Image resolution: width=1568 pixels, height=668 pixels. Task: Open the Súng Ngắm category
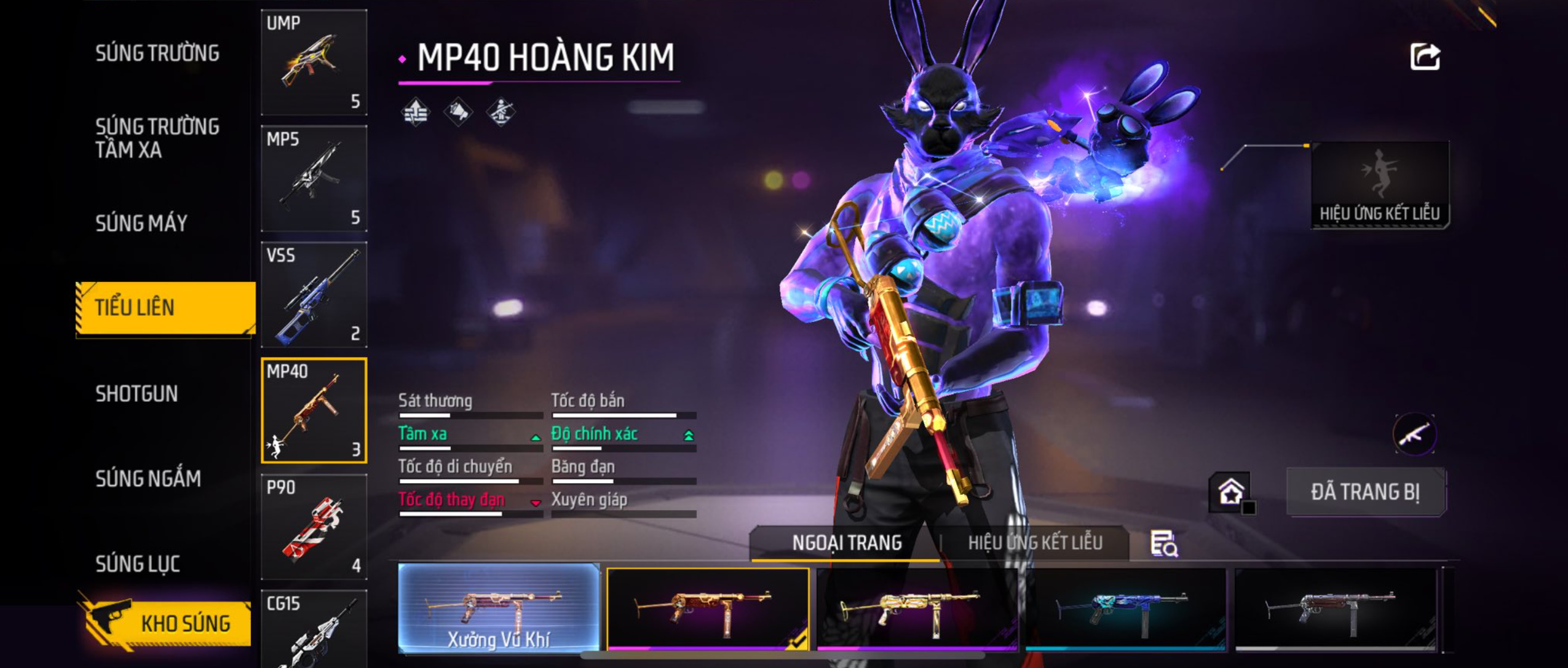tap(148, 479)
